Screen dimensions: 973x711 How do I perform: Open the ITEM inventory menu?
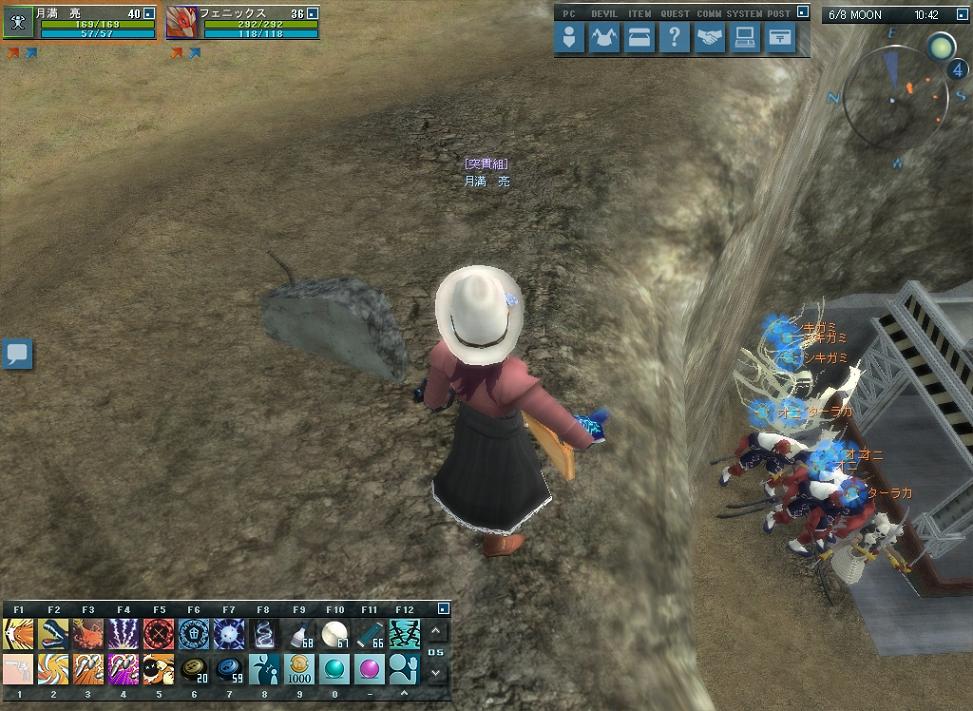coord(640,38)
